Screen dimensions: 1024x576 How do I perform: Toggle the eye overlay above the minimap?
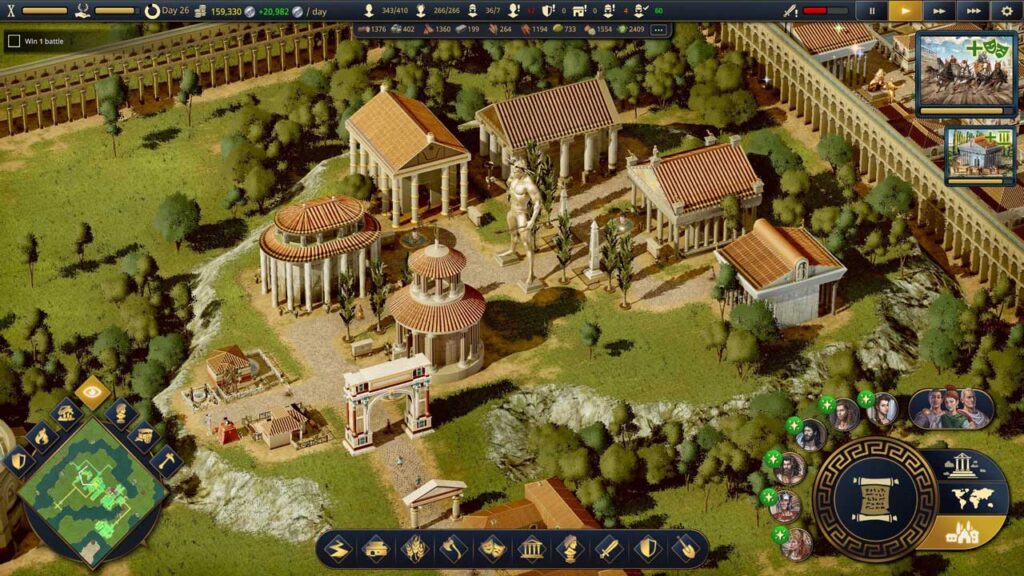[93, 393]
